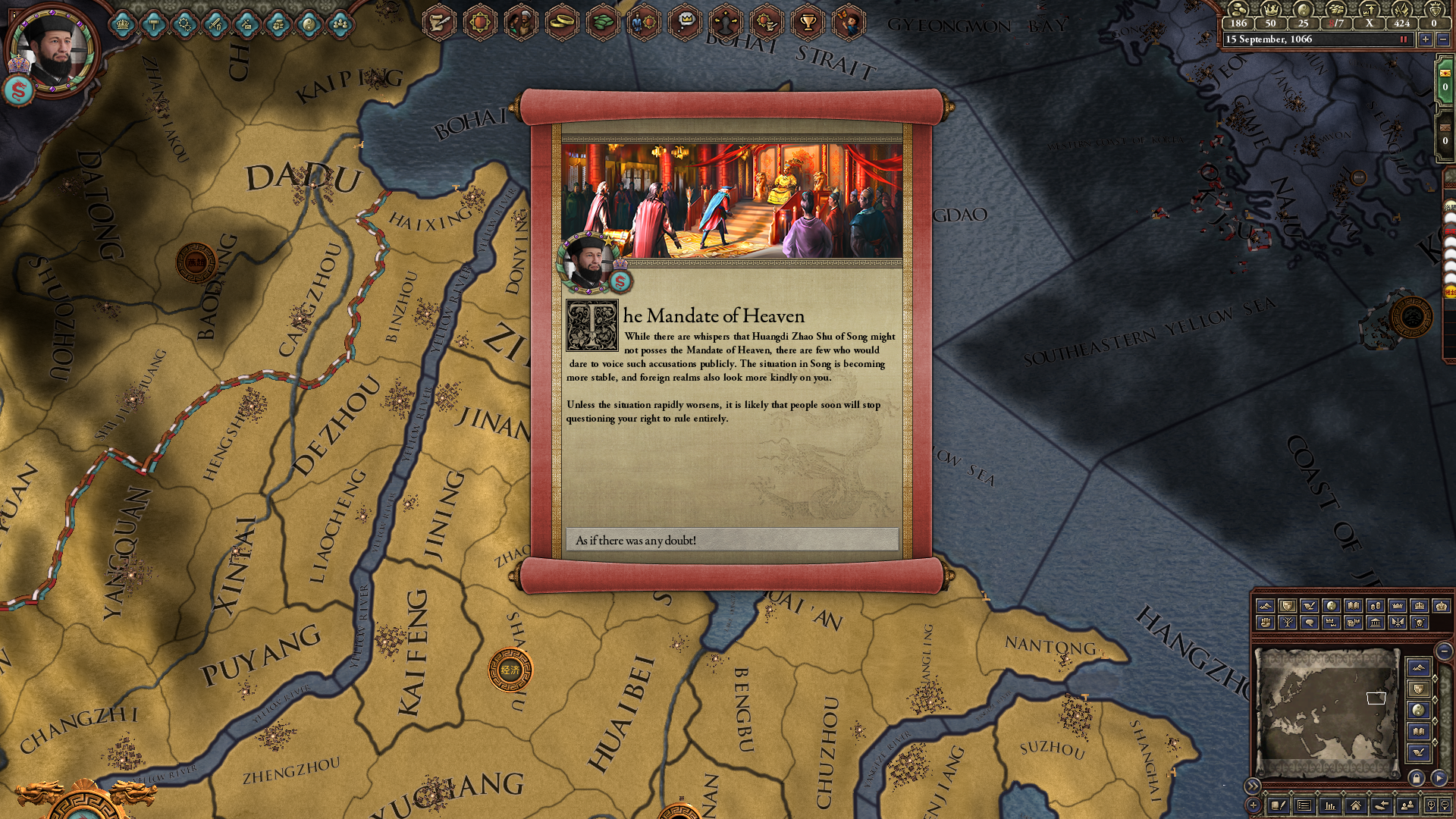Open the marriage rings alert icon
Image resolution: width=1456 pixels, height=819 pixels.
(x=561, y=23)
